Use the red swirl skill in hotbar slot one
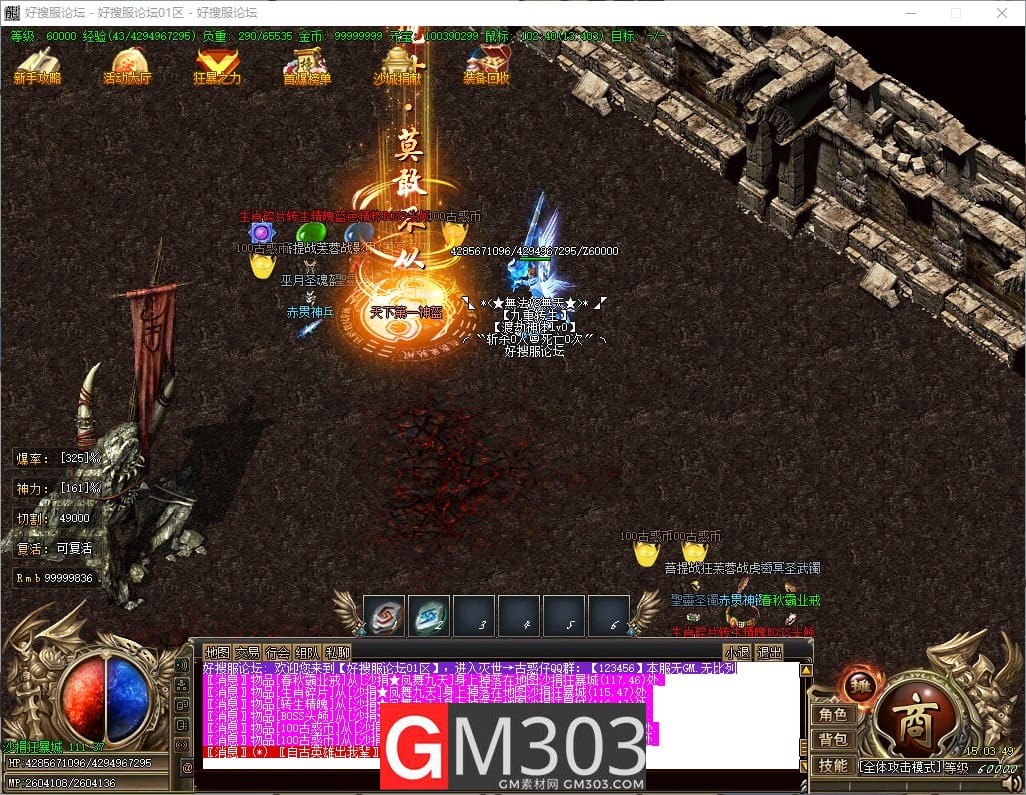 pos(384,616)
